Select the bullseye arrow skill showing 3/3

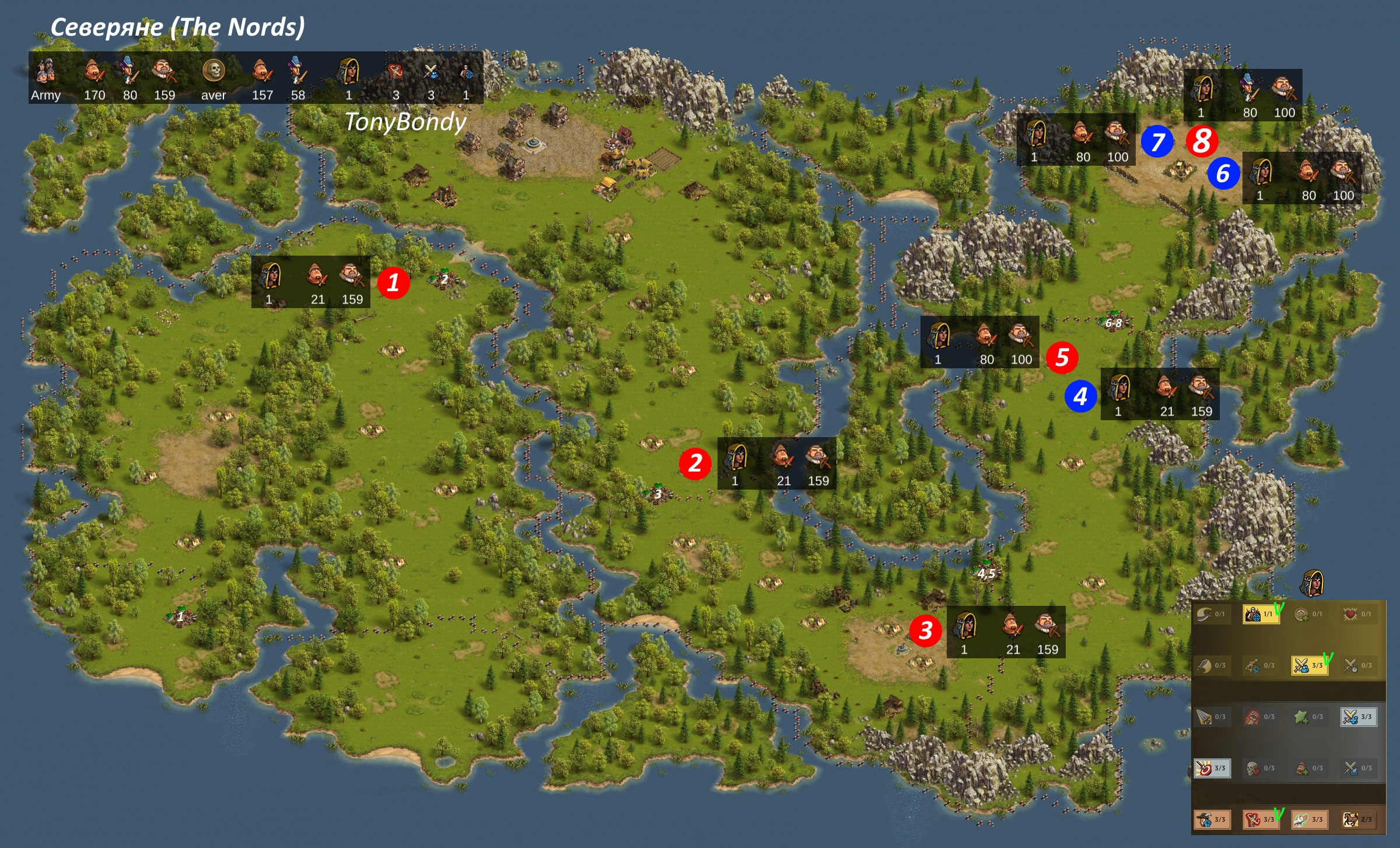tap(1211, 768)
